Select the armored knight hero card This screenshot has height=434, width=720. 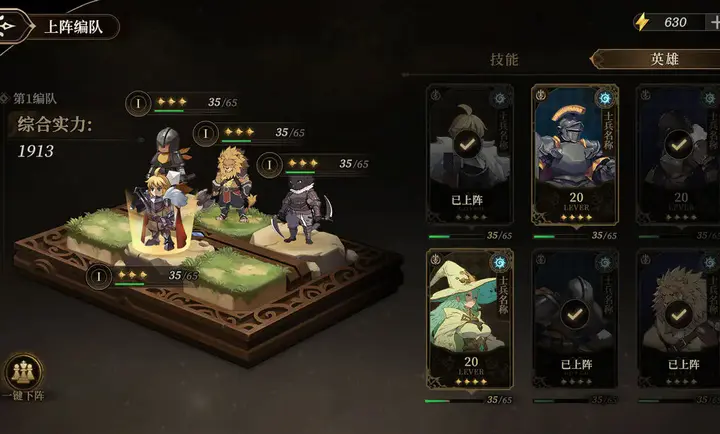574,159
